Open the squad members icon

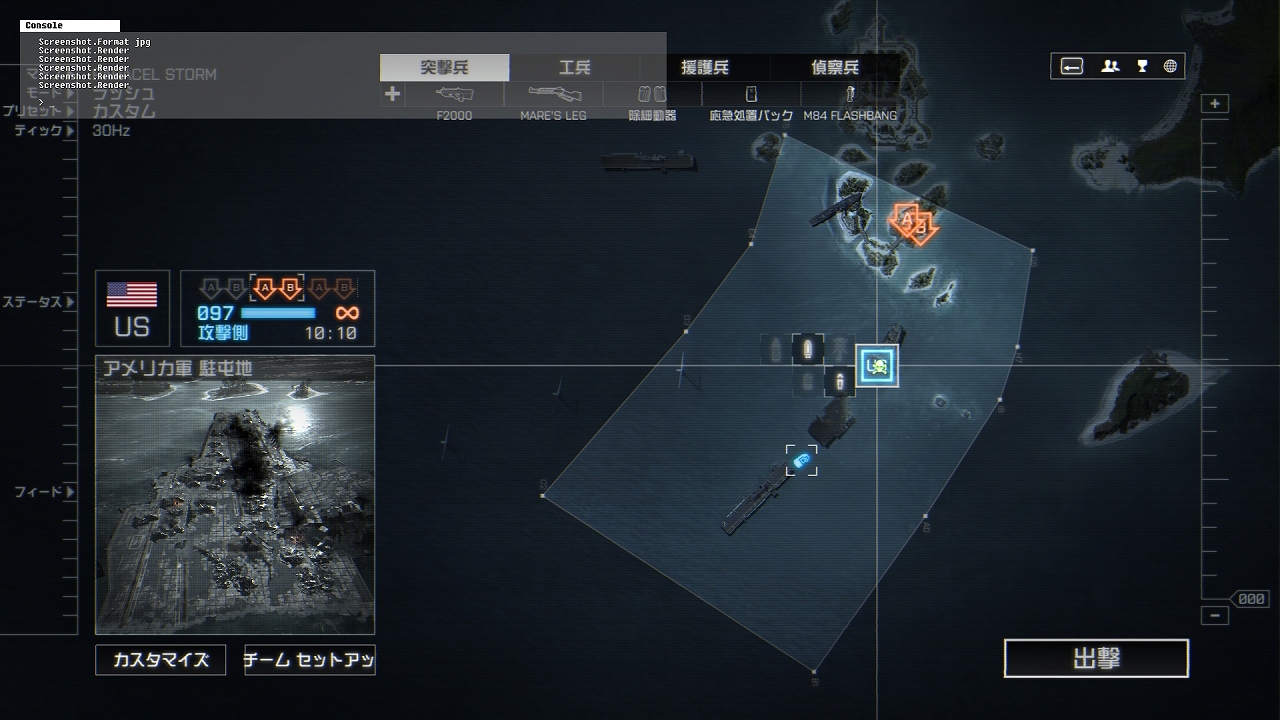point(1110,67)
